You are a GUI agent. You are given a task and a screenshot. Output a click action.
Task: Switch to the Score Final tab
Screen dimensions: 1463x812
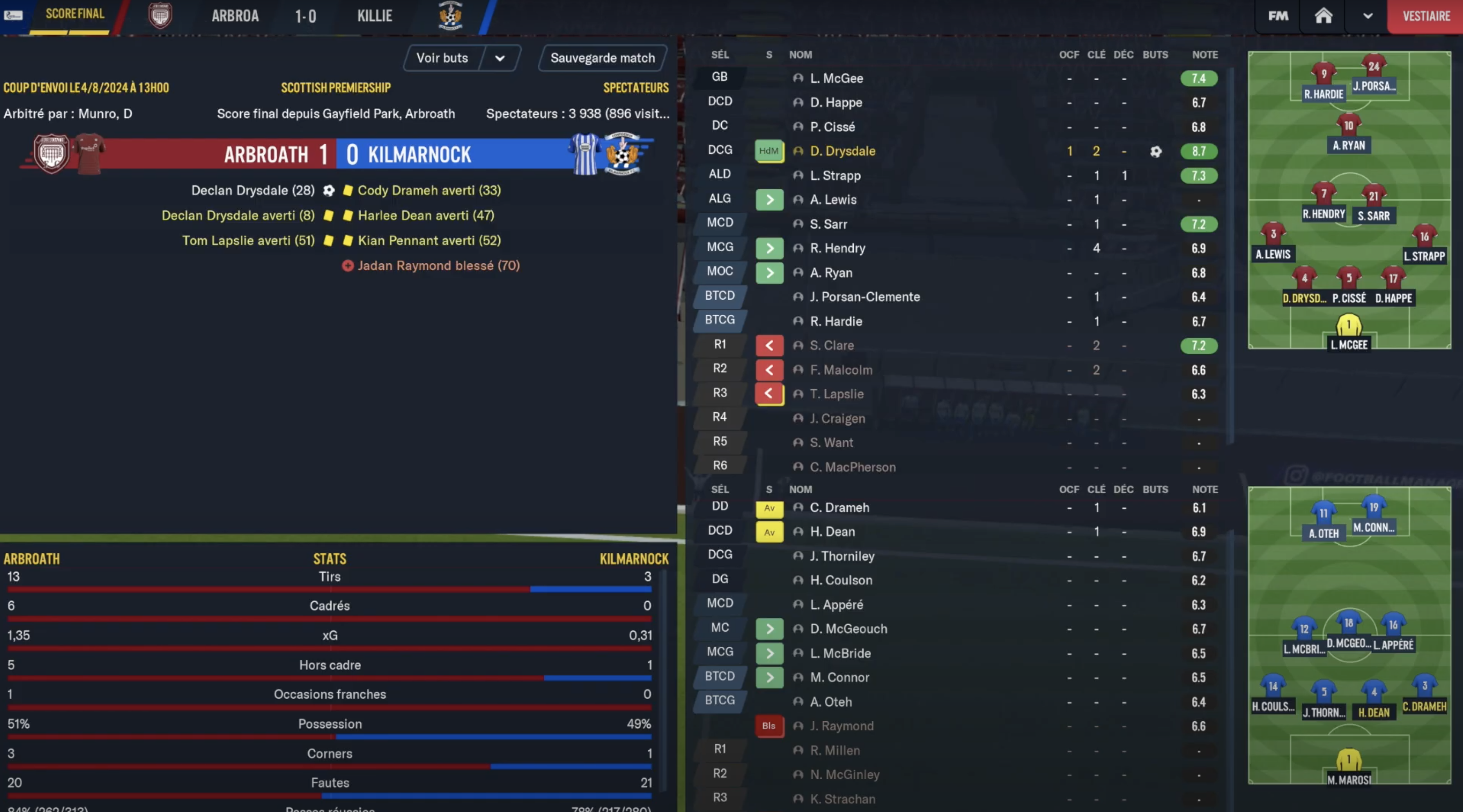click(74, 13)
